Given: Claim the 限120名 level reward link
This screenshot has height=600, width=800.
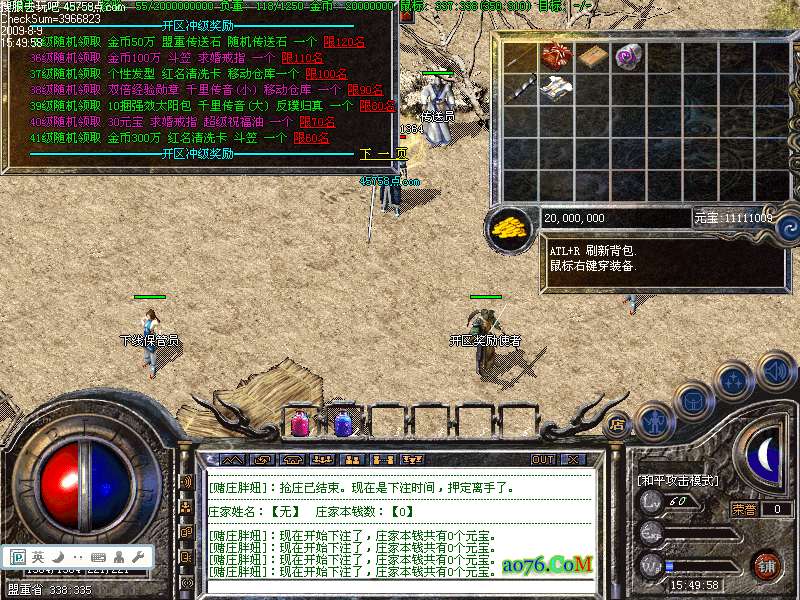Looking at the screenshot, I should point(344,42).
